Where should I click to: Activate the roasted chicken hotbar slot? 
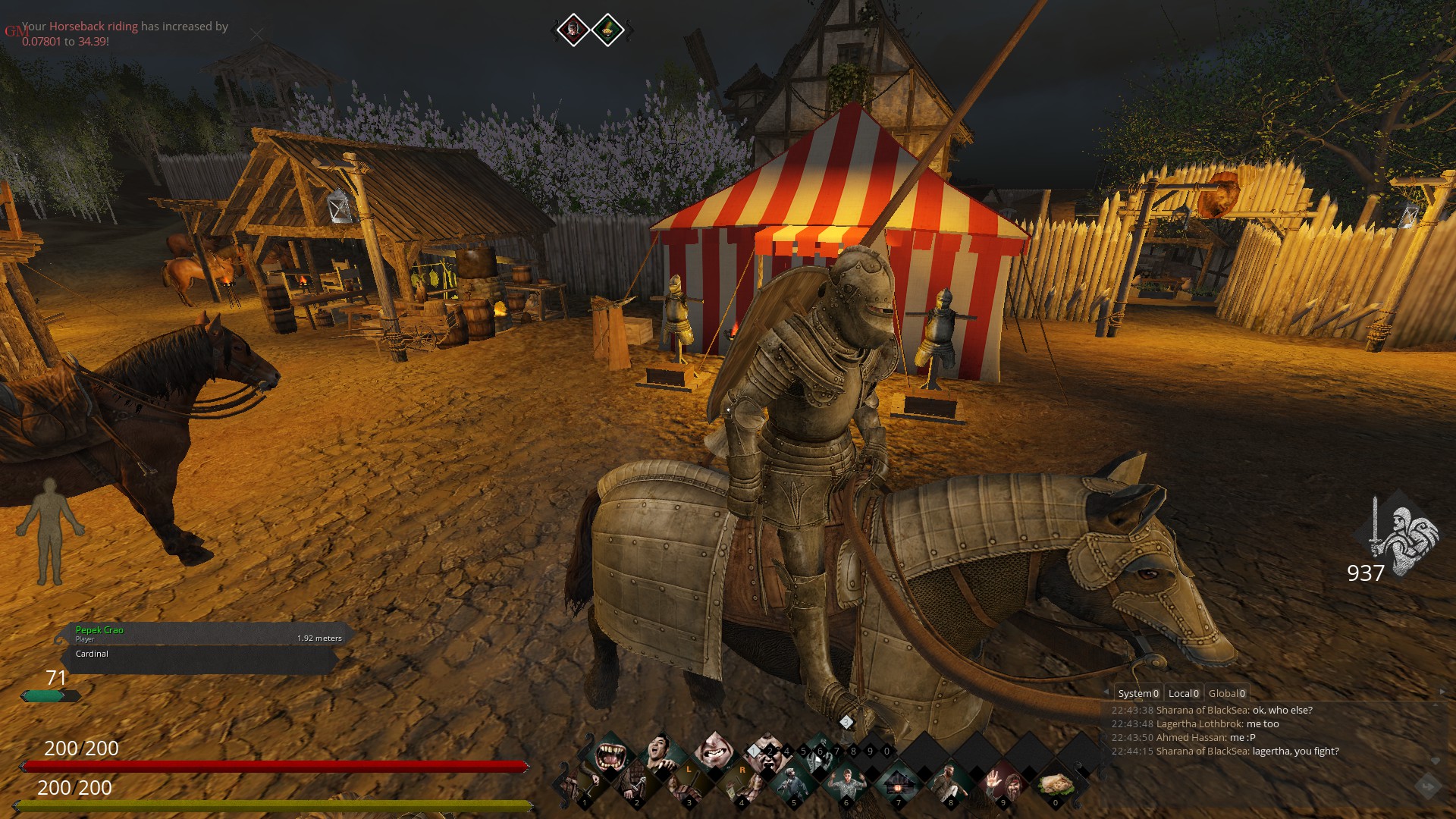coord(1055,786)
